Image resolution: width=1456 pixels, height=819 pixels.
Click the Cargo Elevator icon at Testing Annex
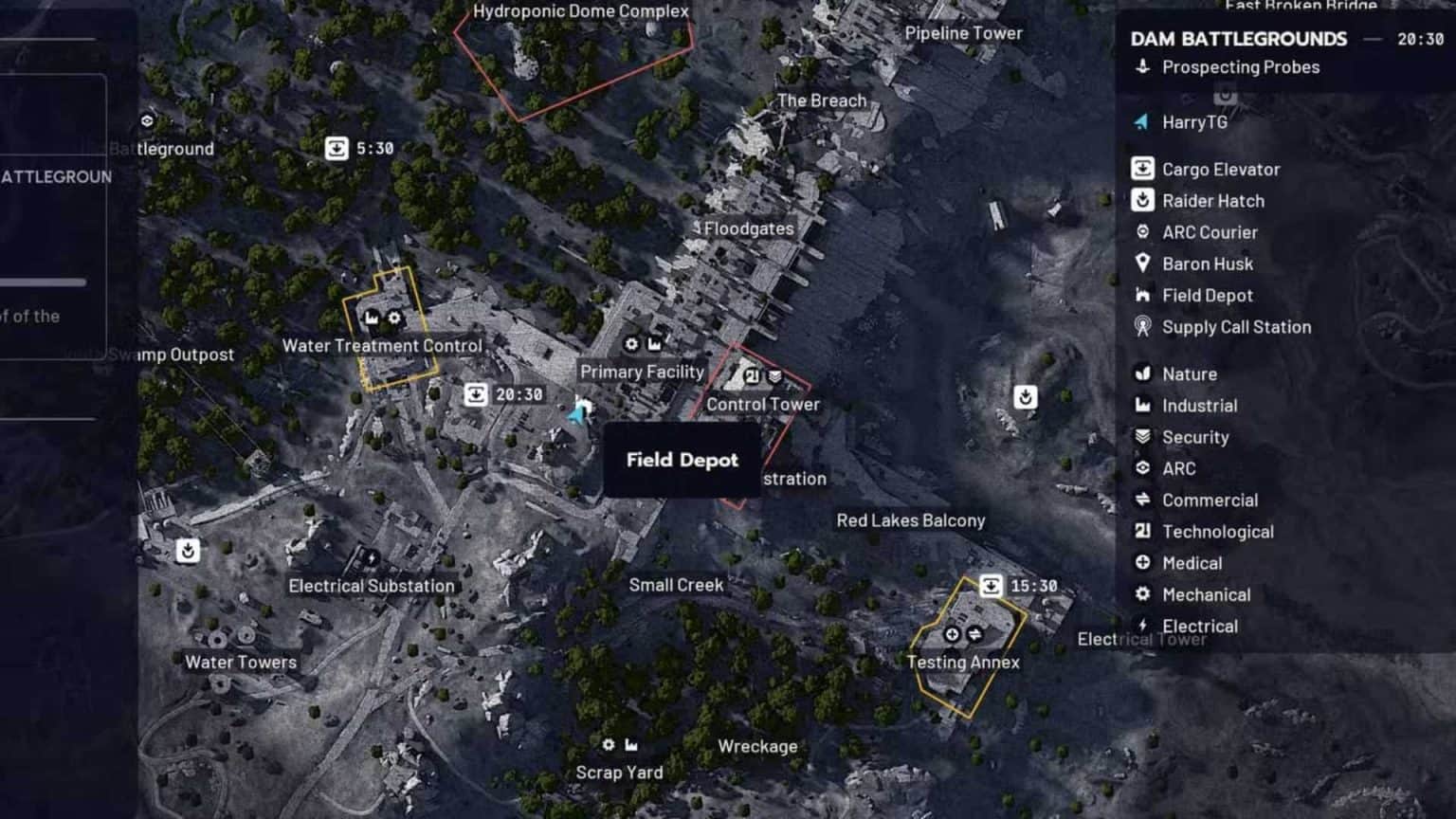pyautogui.click(x=992, y=586)
